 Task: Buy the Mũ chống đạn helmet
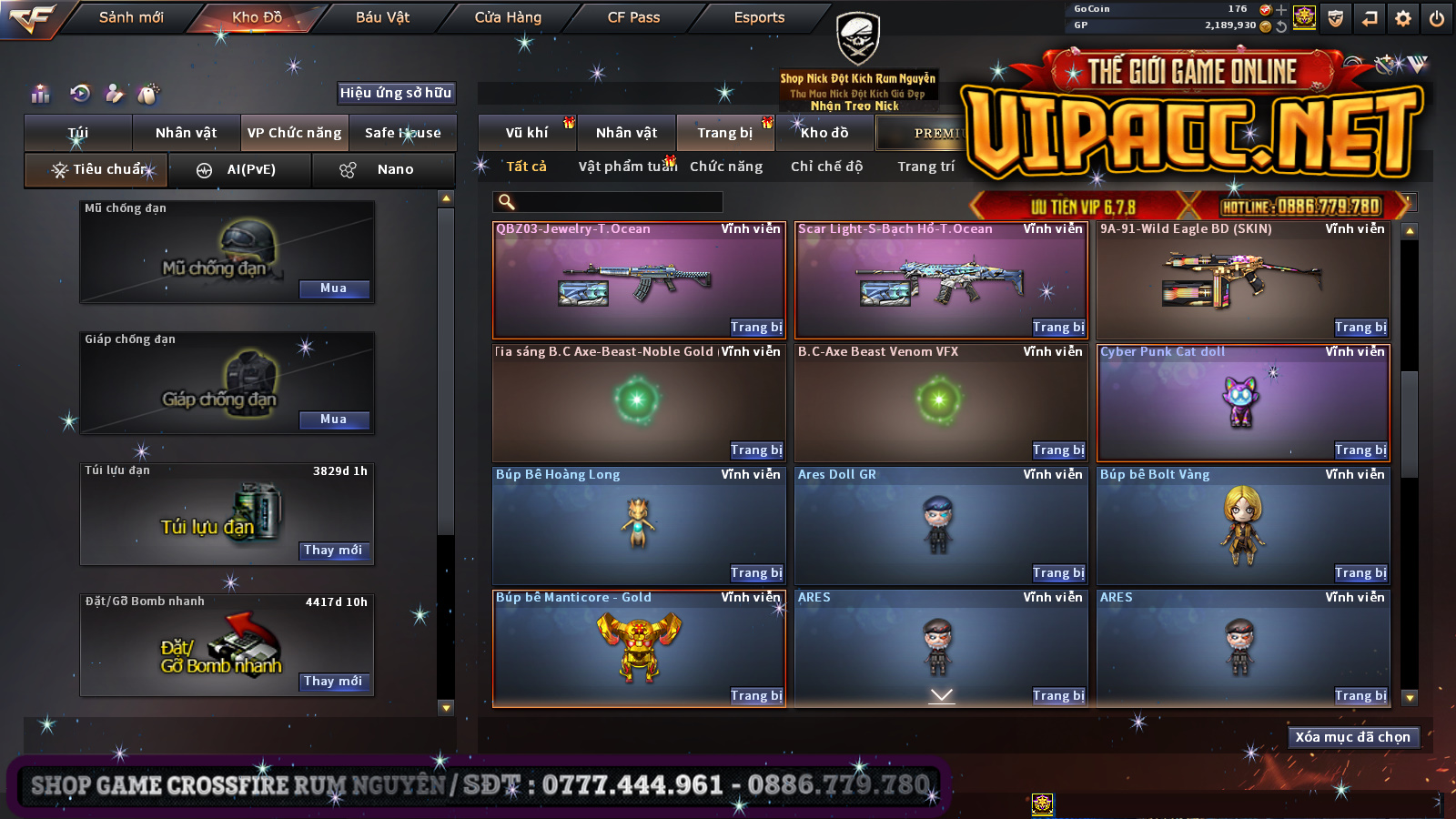point(334,288)
